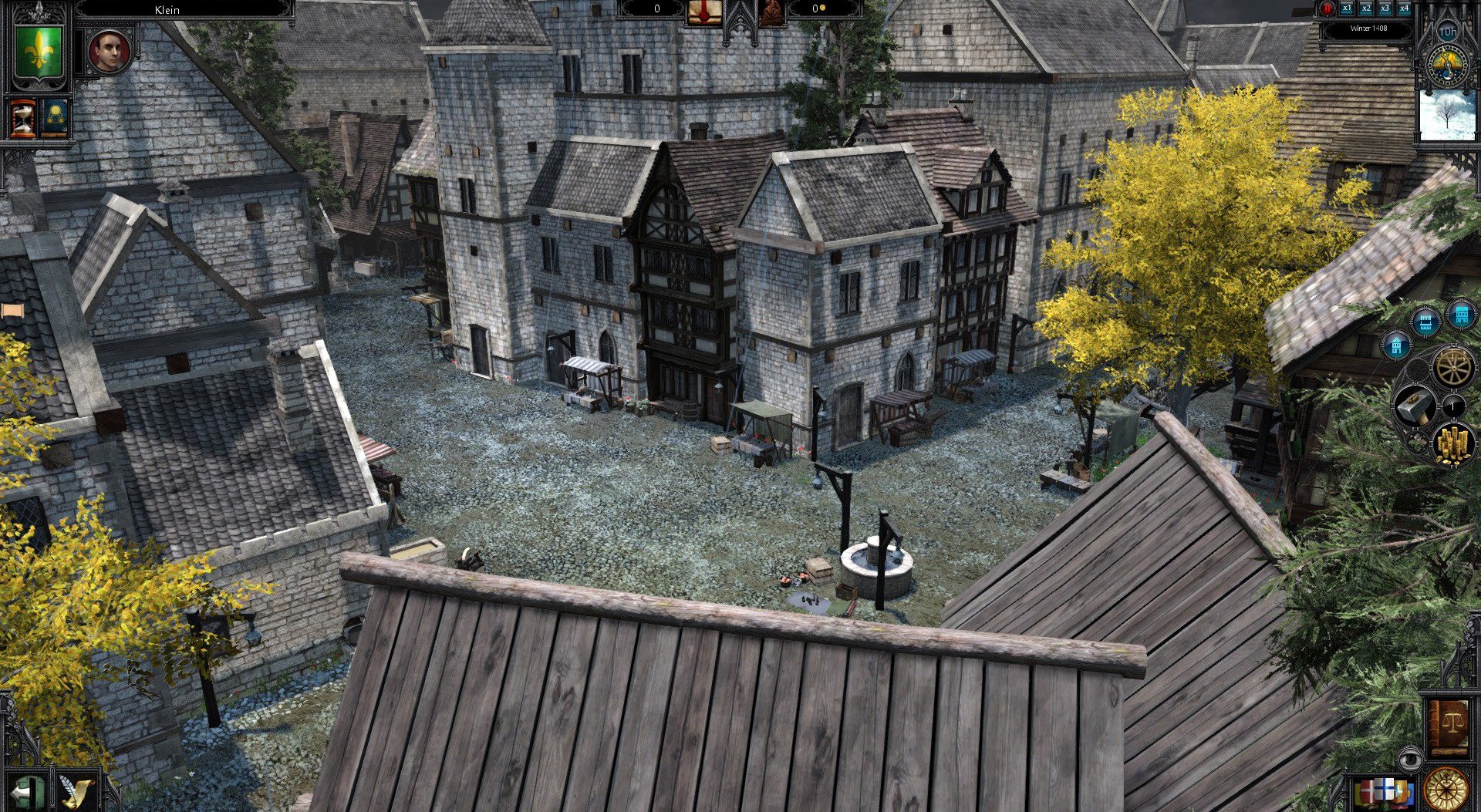The height and width of the screenshot is (812, 1481).
Task: Select the blue large building filter
Action: click(1460, 315)
